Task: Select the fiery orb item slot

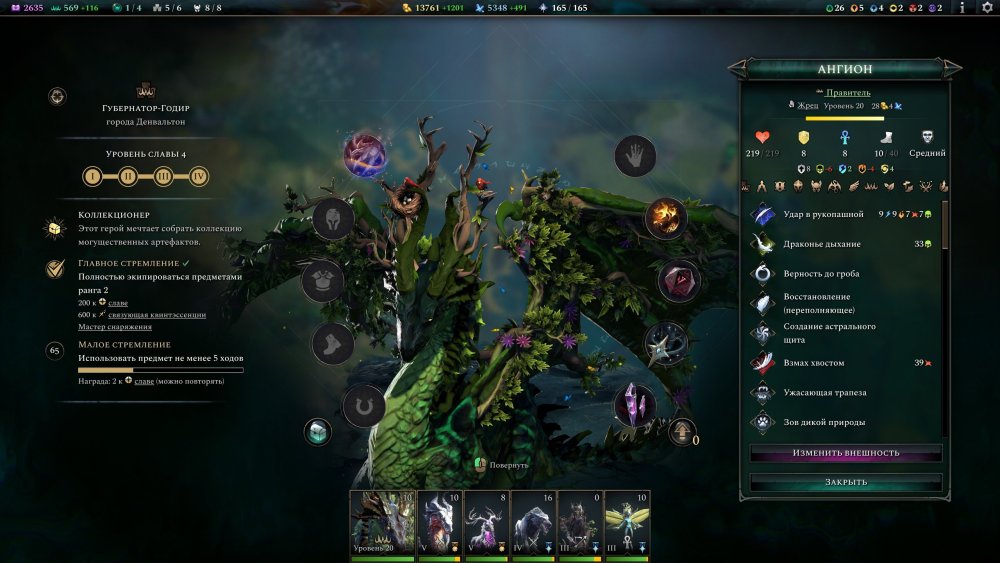Action: 665,217
